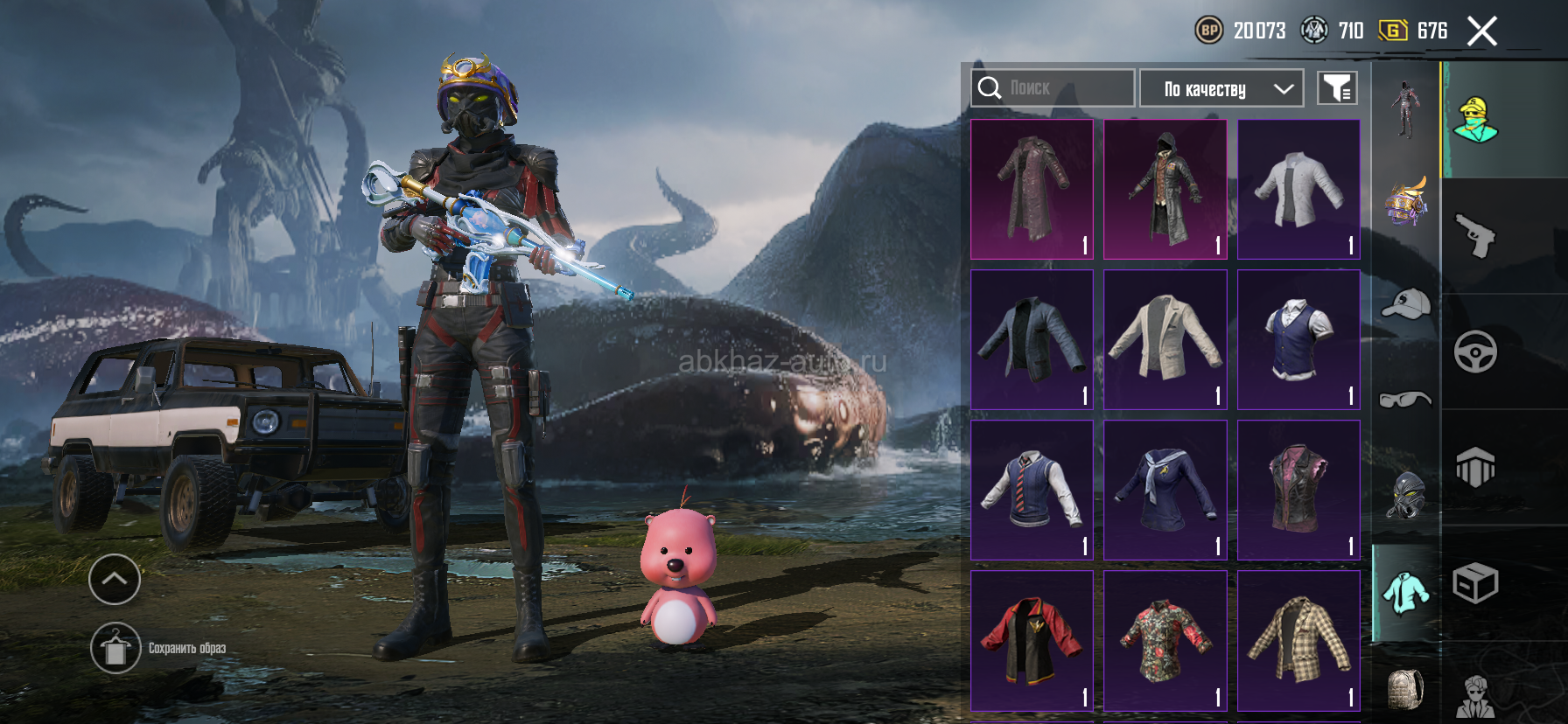Save the current look with Сохранить образ
The image size is (1568, 724).
click(115, 648)
